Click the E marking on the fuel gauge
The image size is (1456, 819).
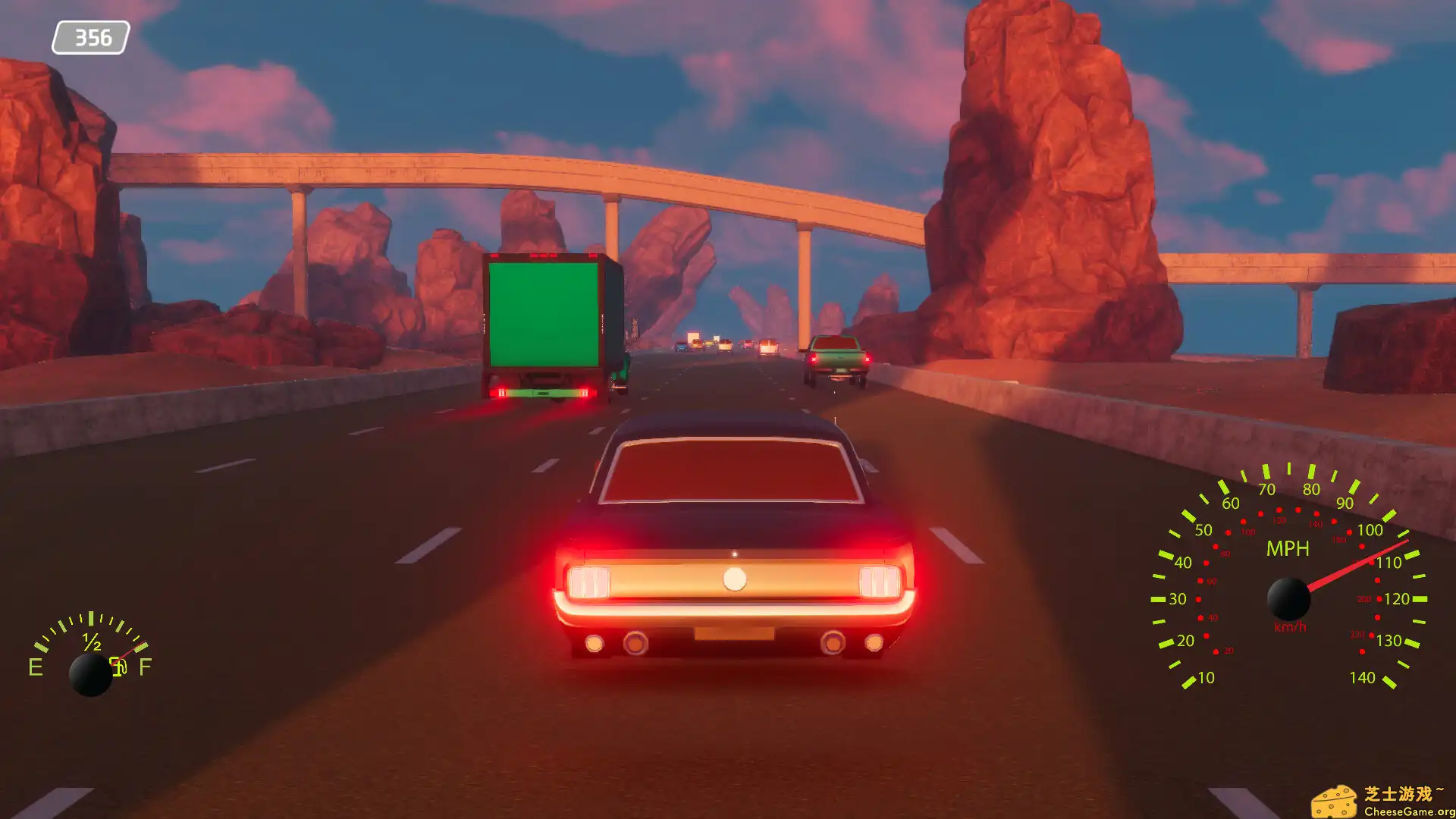(x=34, y=667)
